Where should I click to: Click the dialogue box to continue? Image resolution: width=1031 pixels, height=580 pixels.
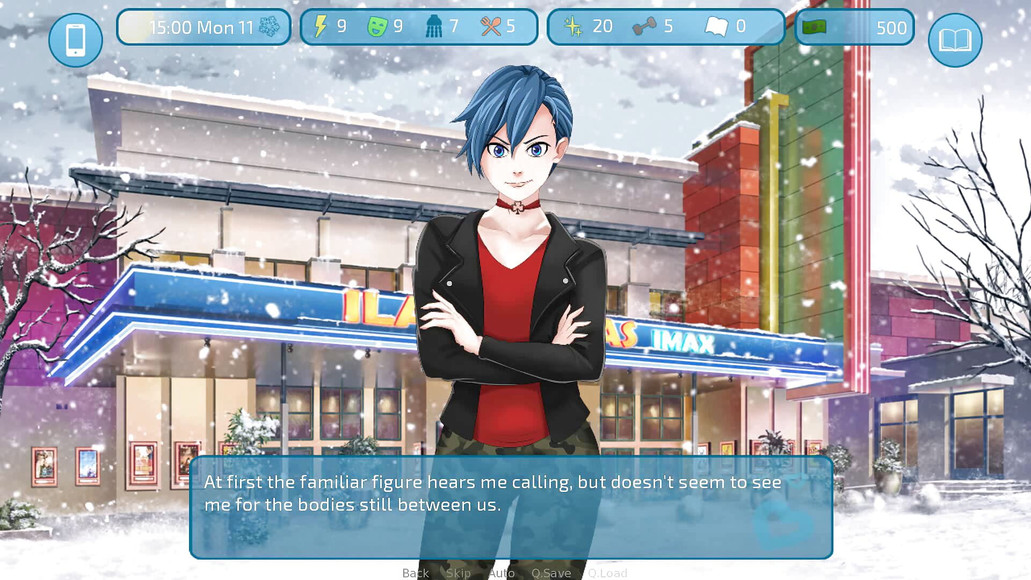tap(510, 507)
